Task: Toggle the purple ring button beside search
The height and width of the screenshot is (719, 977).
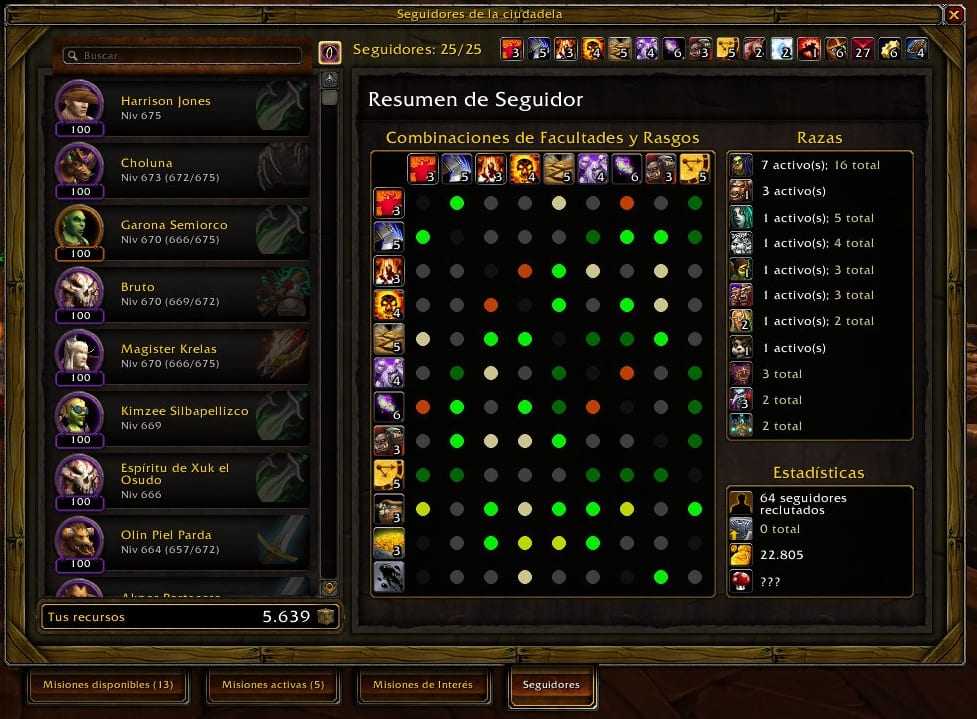Action: [x=330, y=53]
